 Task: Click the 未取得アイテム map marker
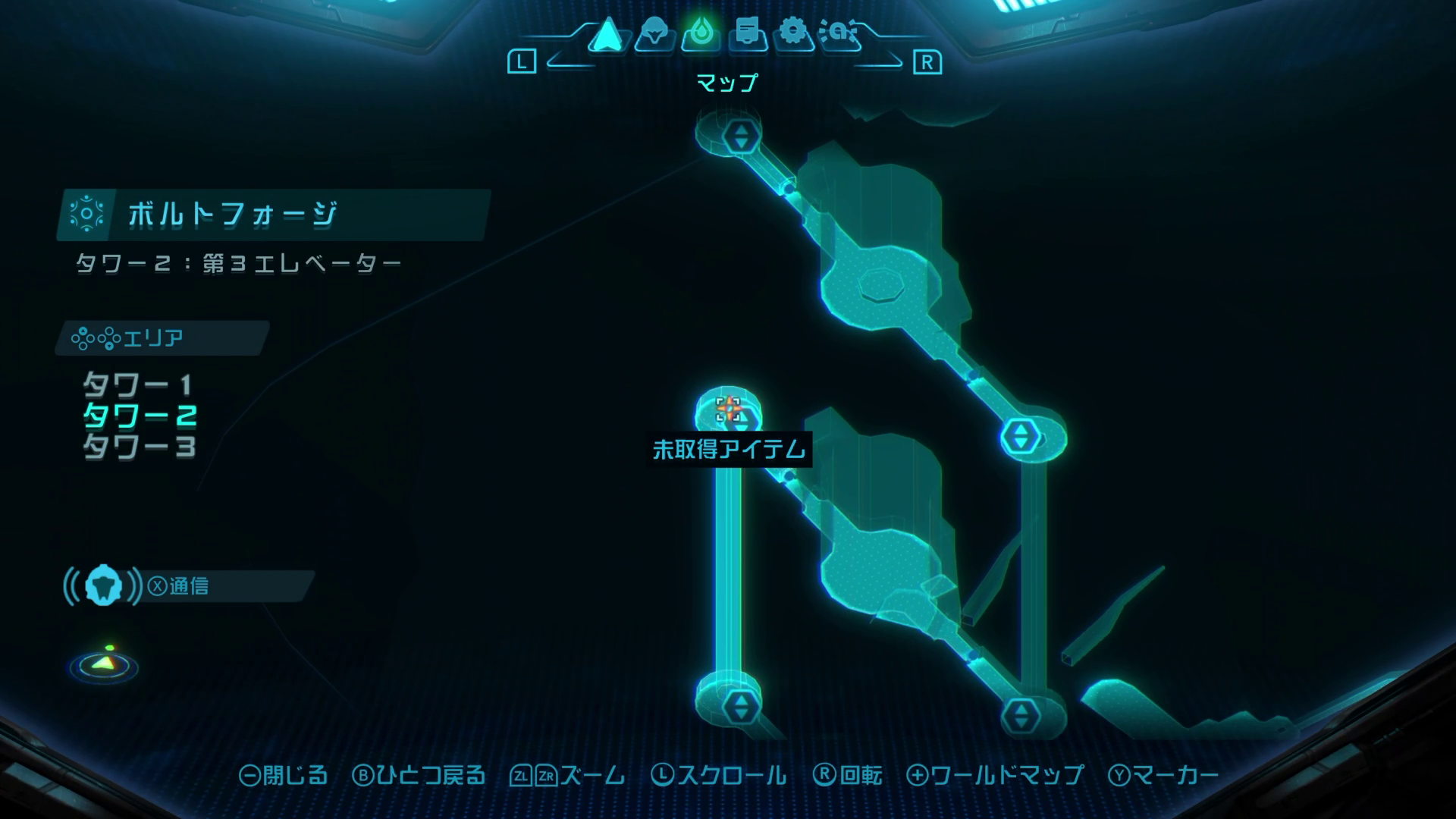pyautogui.click(x=729, y=409)
